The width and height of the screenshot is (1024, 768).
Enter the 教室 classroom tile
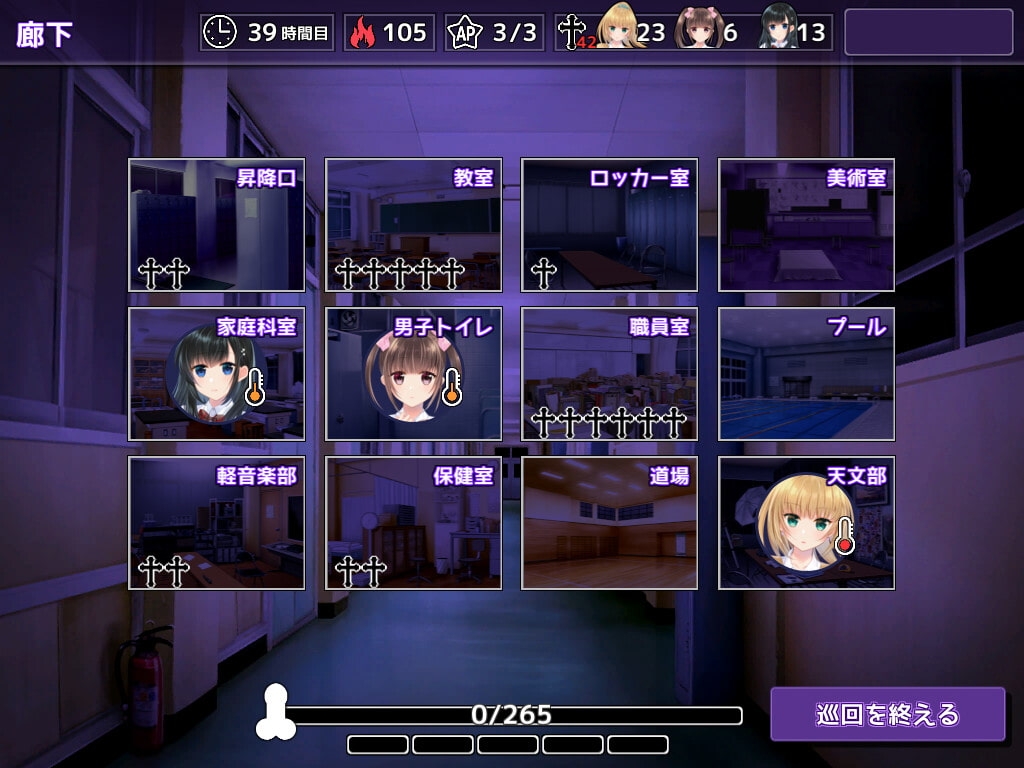(413, 225)
